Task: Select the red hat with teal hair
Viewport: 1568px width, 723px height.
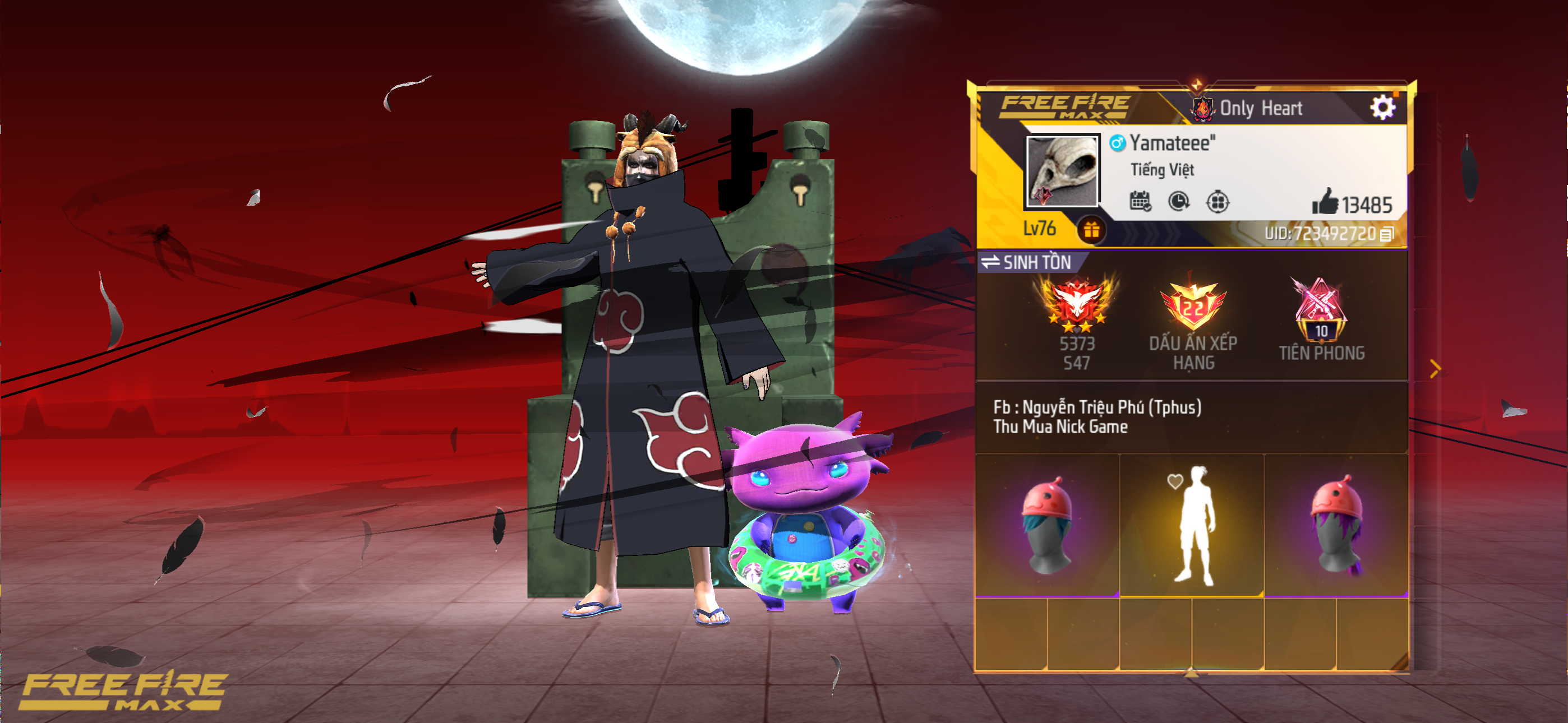Action: pyautogui.click(x=1047, y=525)
